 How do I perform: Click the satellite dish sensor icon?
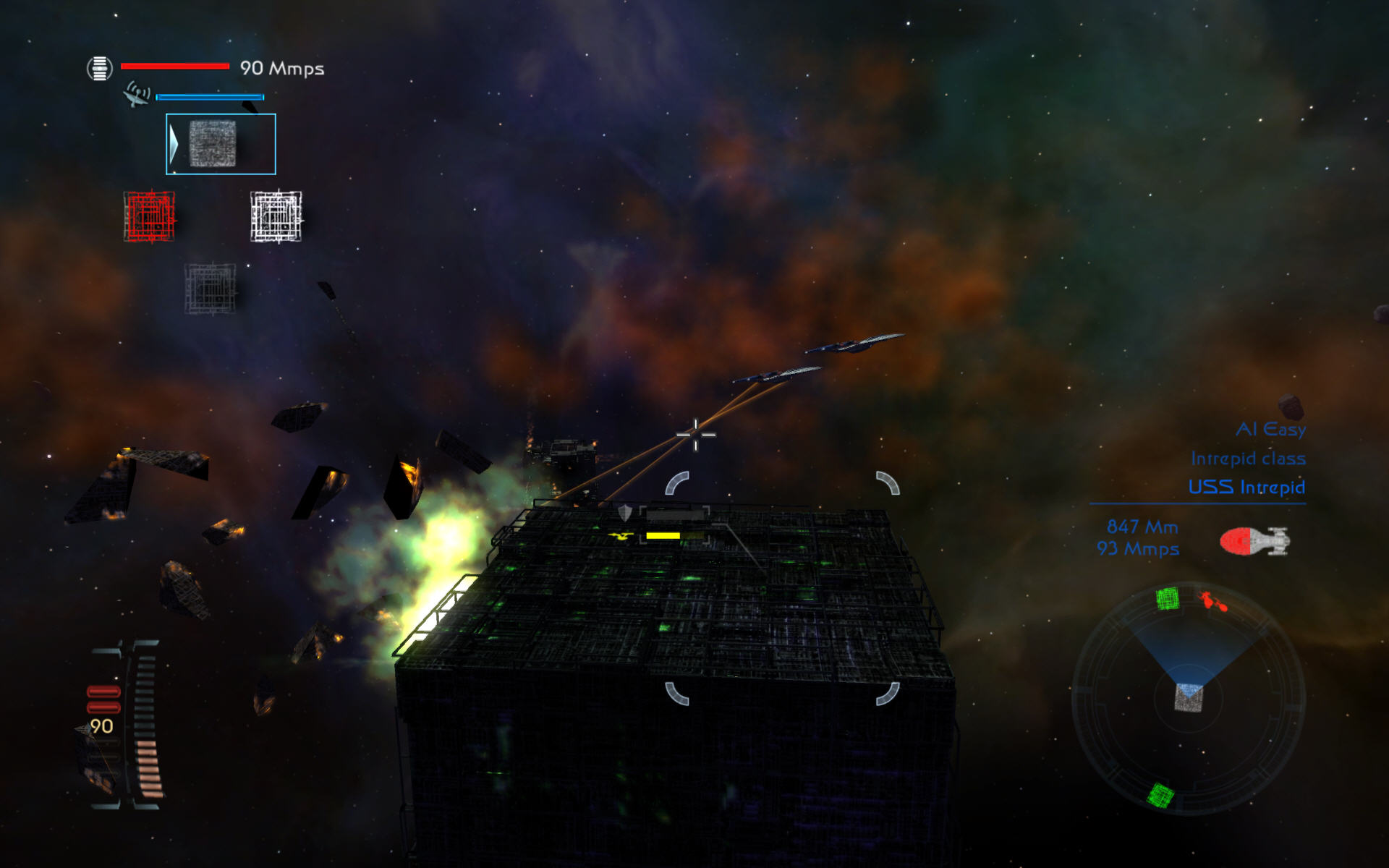pos(136,95)
